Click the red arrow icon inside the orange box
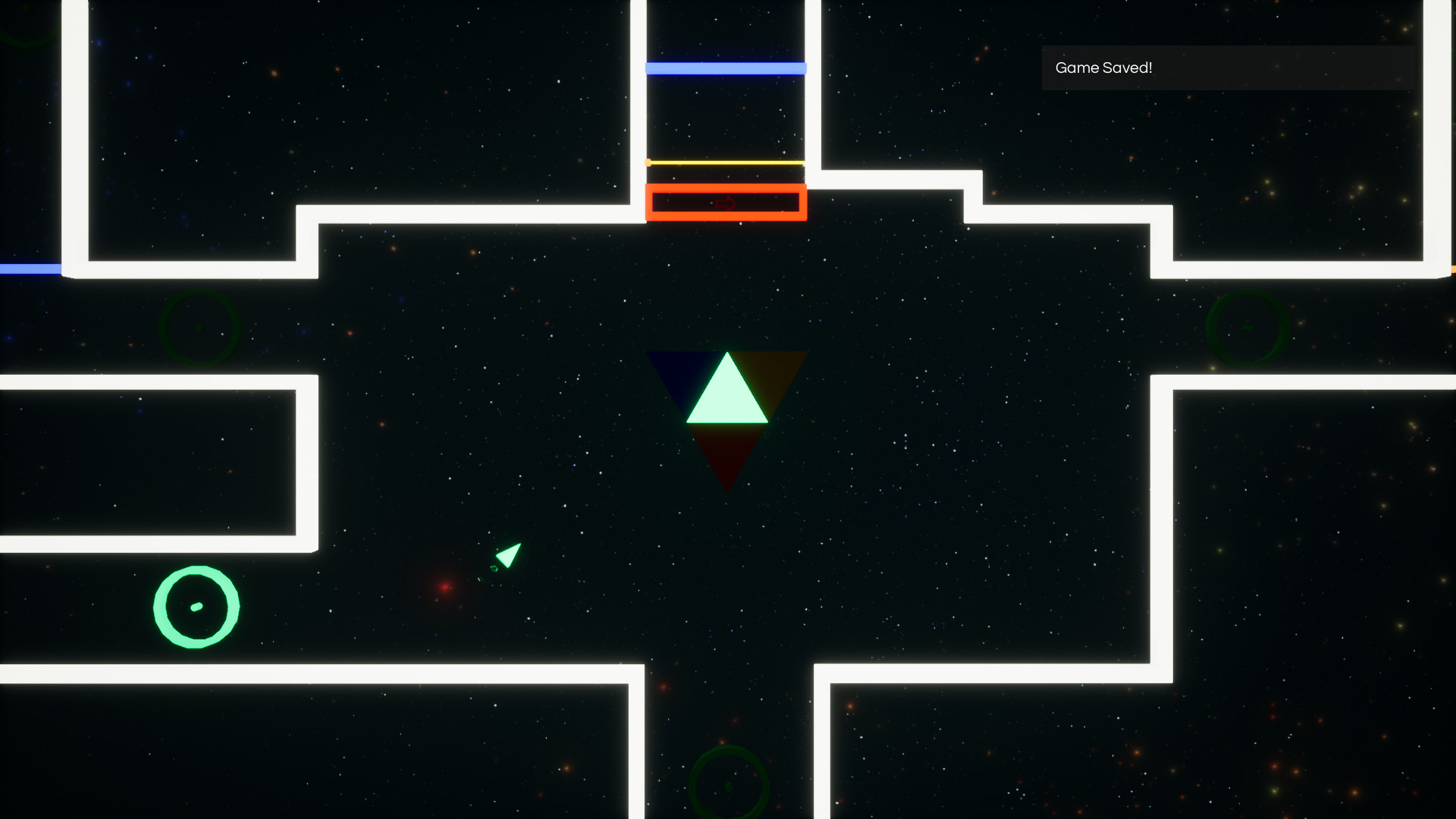 coord(726,203)
